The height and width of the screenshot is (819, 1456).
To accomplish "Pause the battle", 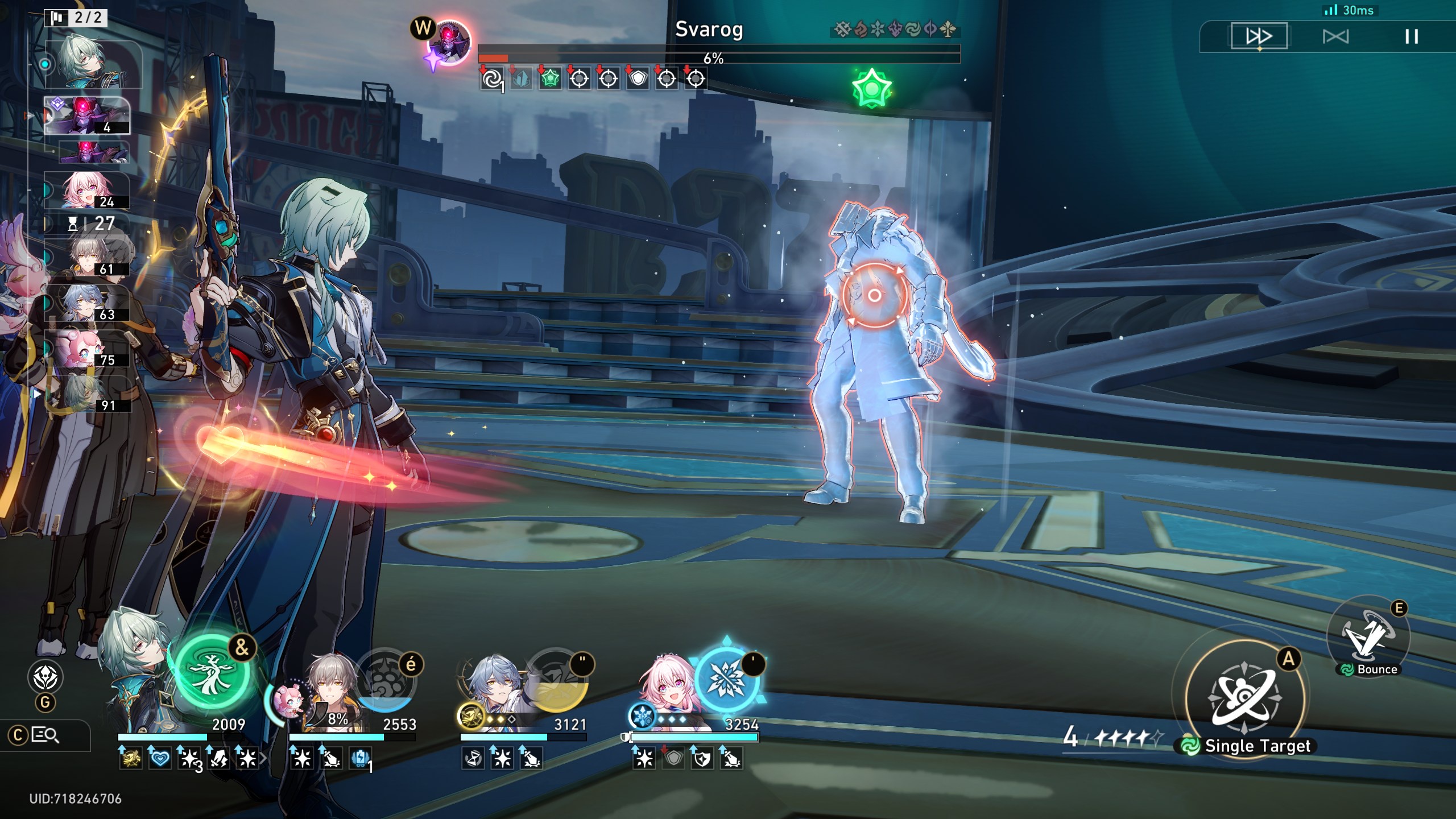I will 1411,37.
